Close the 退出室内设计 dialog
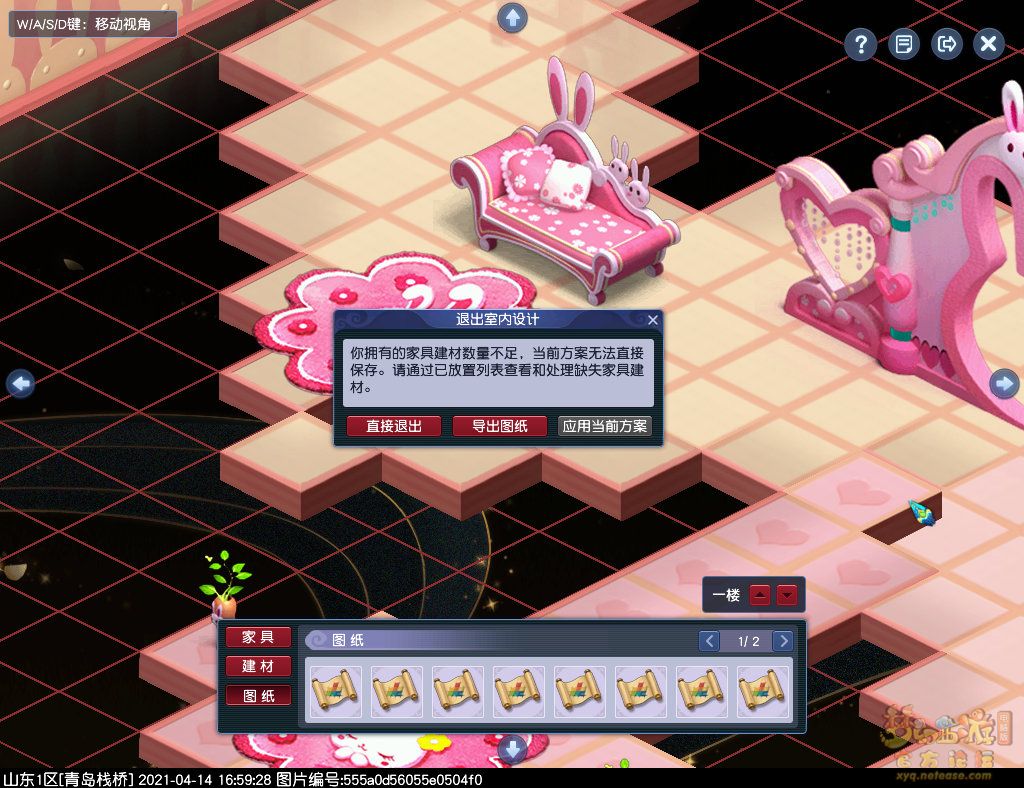The height and width of the screenshot is (788, 1024). point(653,320)
